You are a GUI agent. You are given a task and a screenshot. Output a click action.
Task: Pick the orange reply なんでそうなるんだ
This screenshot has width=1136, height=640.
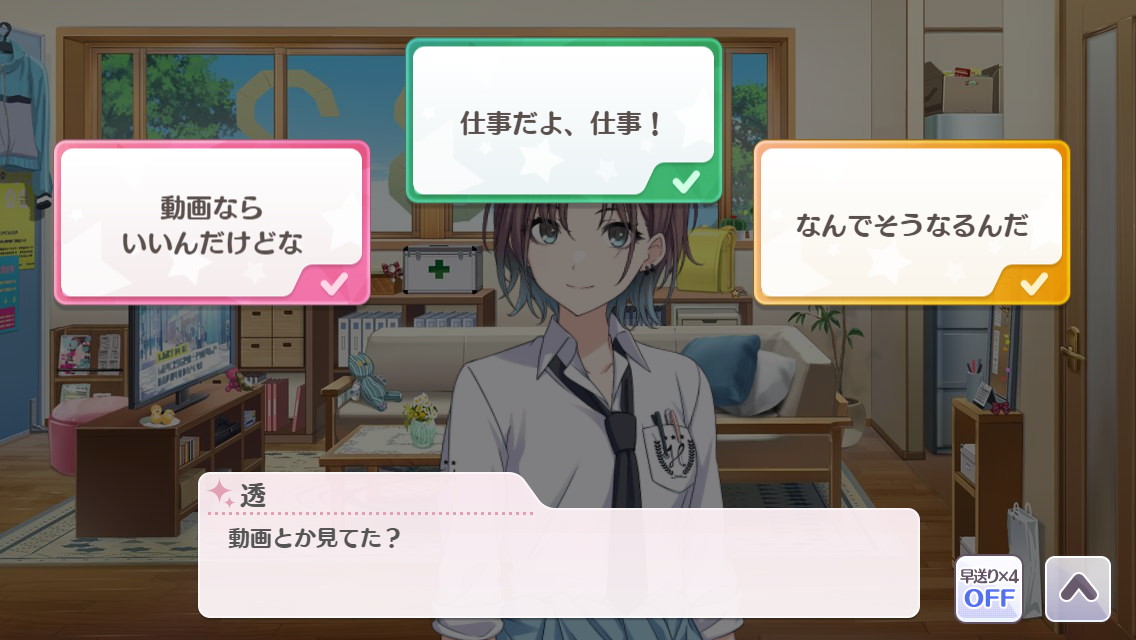(911, 223)
